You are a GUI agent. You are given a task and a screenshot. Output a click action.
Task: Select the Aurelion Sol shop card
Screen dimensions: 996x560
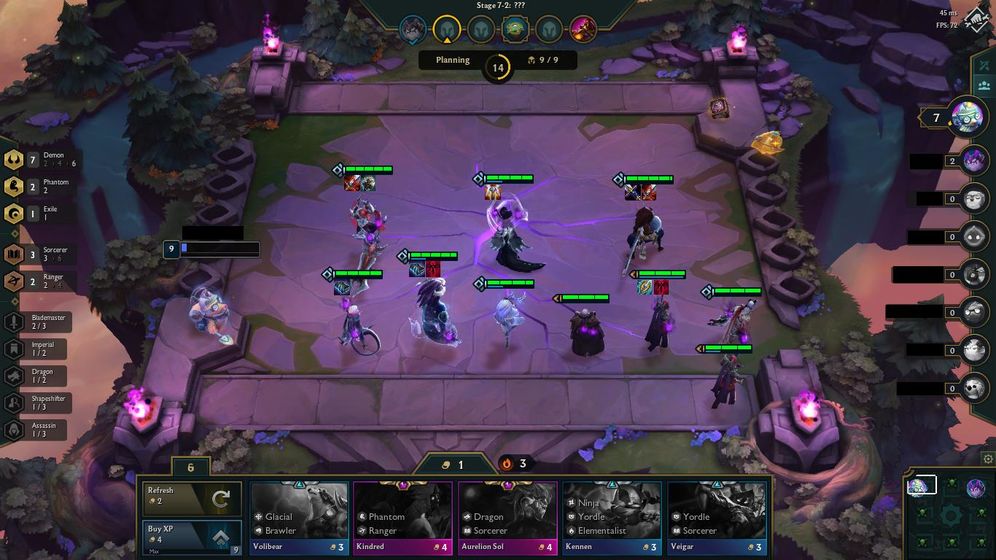coord(507,517)
